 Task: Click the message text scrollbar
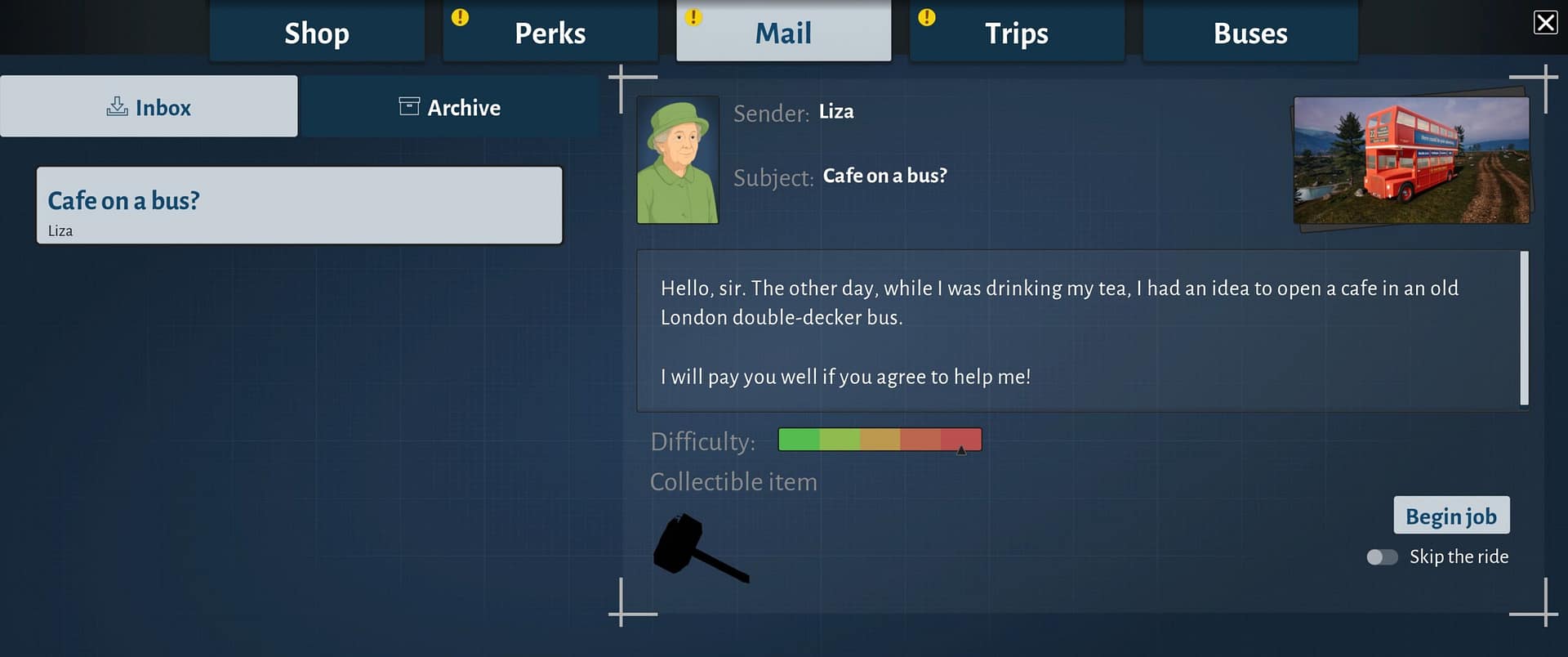coord(1524,328)
